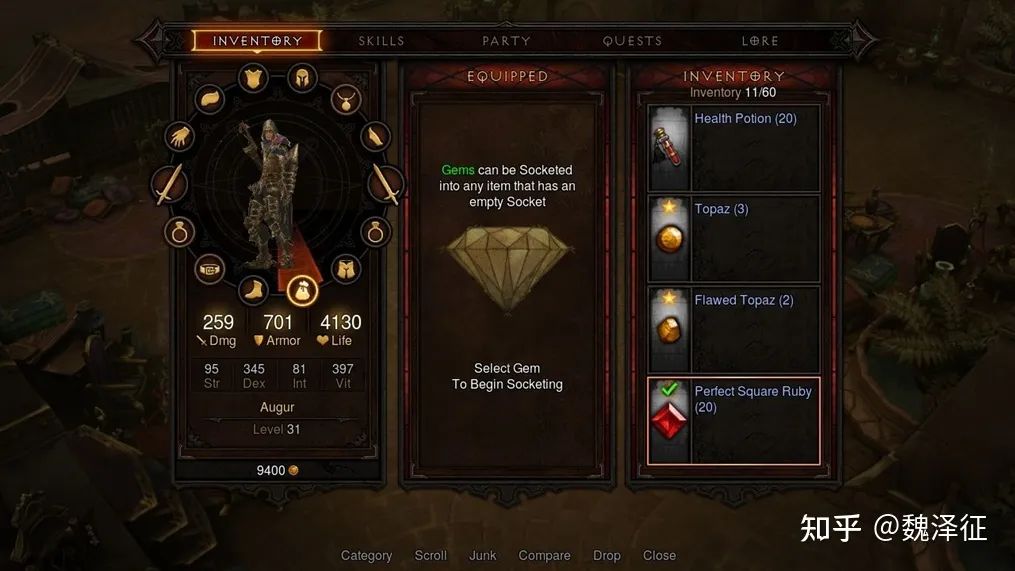The height and width of the screenshot is (571, 1015).
Task: Open the helmet equipment slot
Action: [x=301, y=77]
